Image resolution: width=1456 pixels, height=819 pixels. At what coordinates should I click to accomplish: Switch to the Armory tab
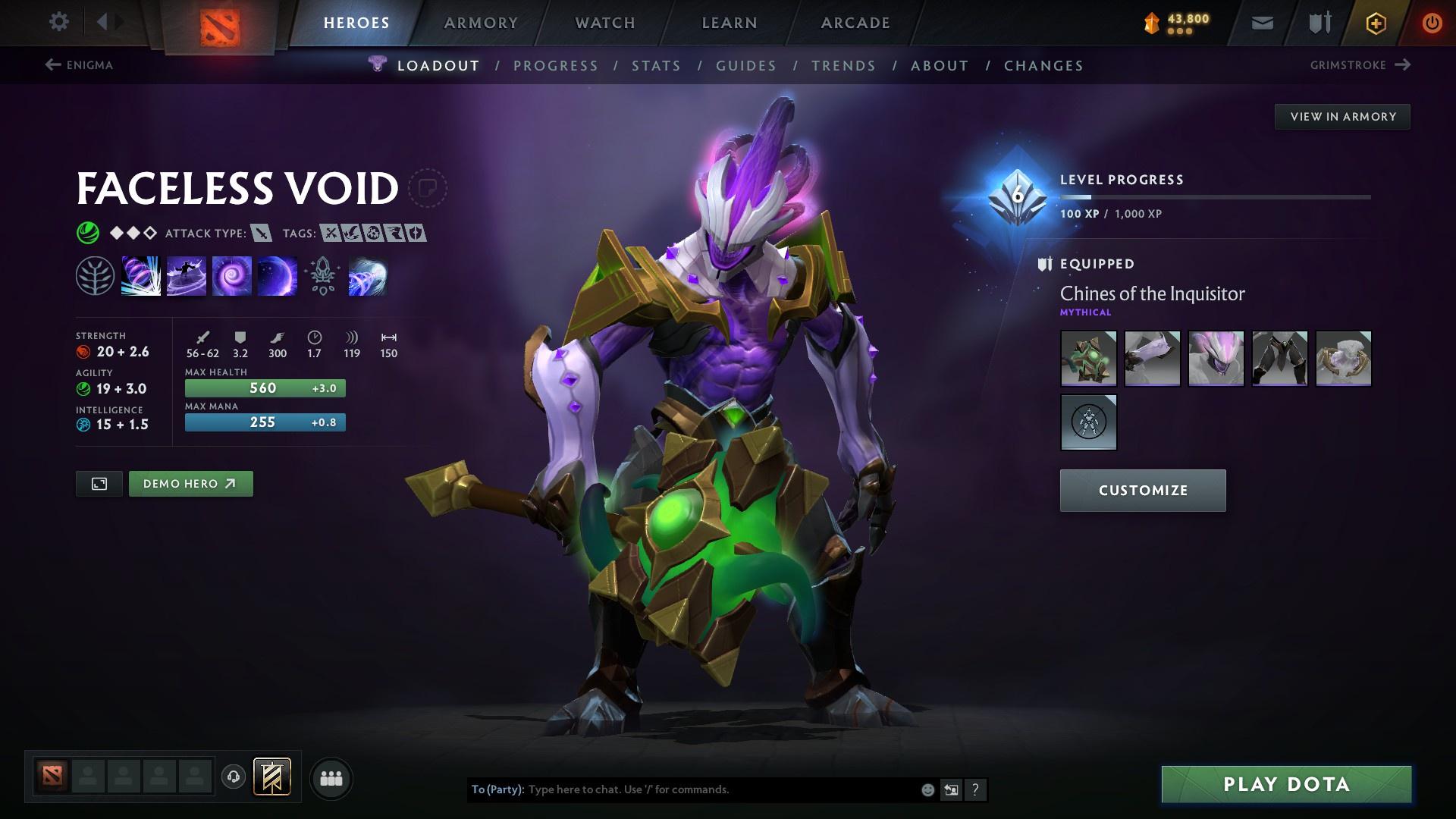[481, 22]
